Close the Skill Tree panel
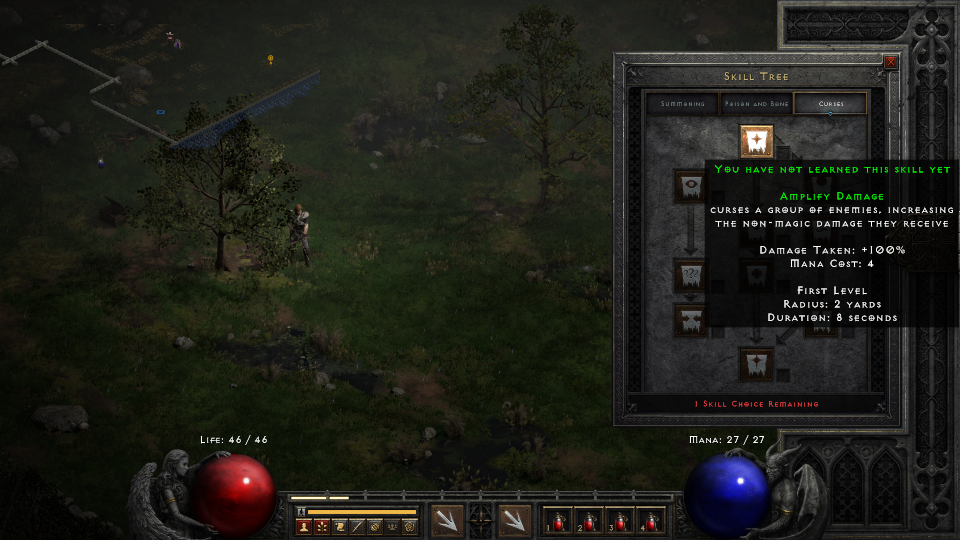 [x=890, y=62]
